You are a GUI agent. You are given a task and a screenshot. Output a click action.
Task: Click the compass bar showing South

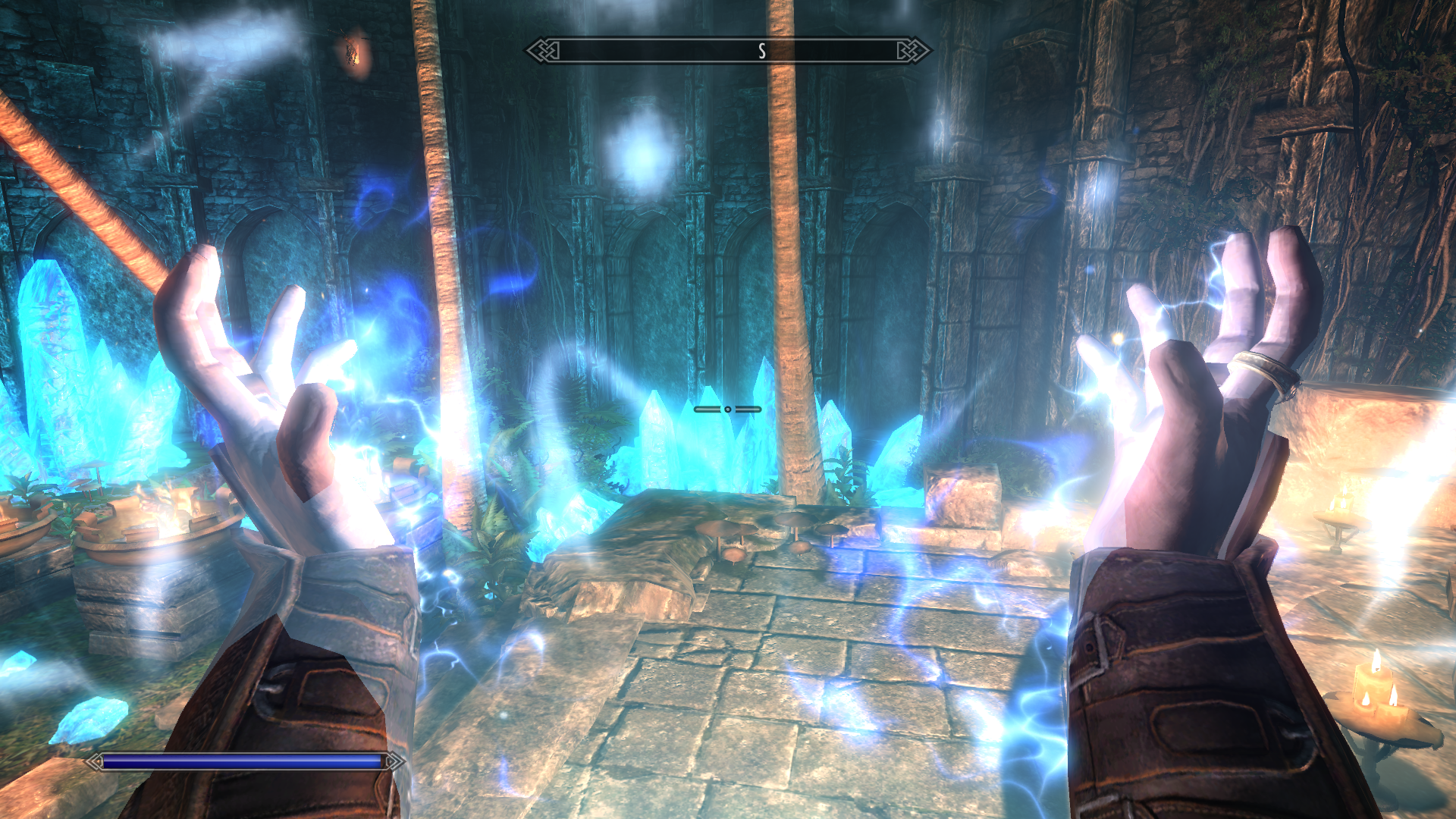click(x=728, y=51)
